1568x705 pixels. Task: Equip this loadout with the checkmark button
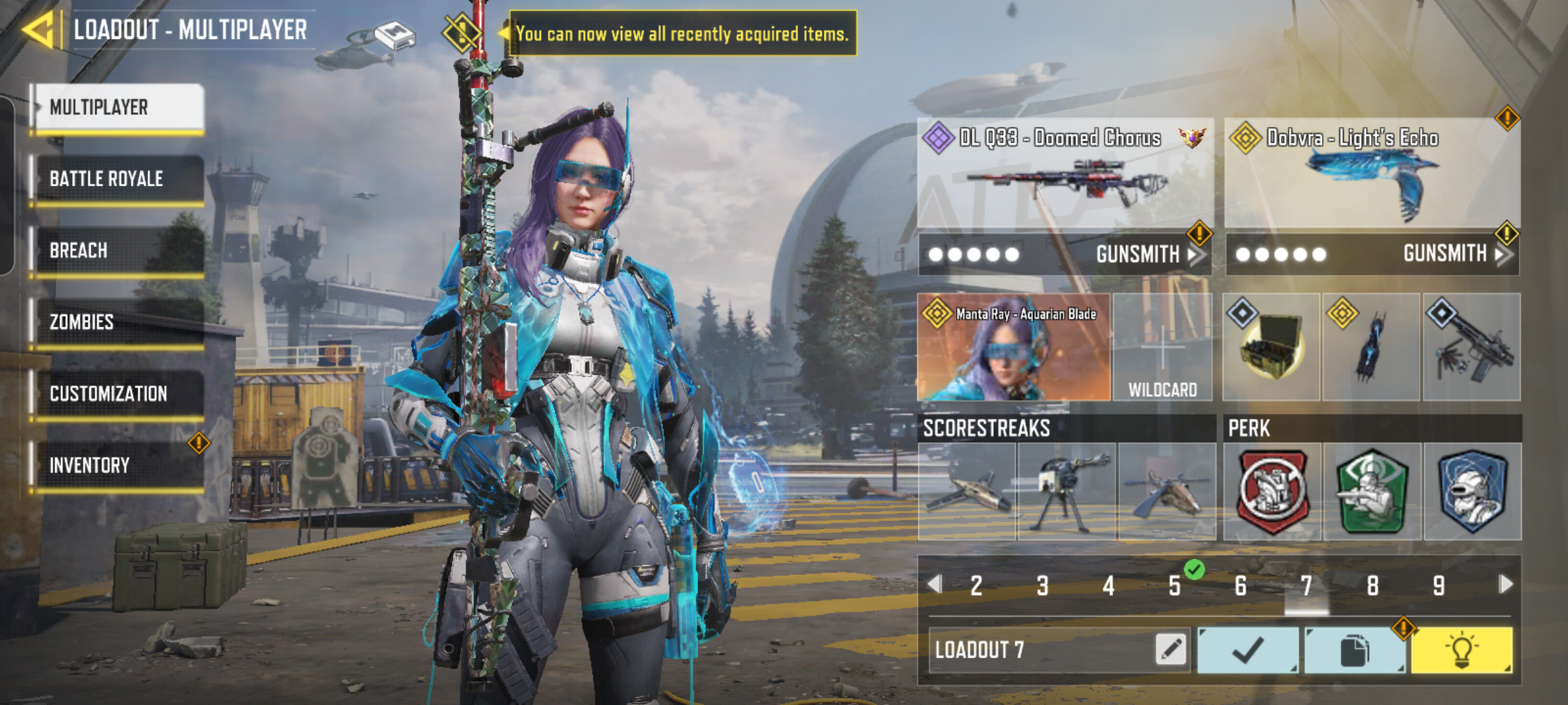pyautogui.click(x=1248, y=650)
